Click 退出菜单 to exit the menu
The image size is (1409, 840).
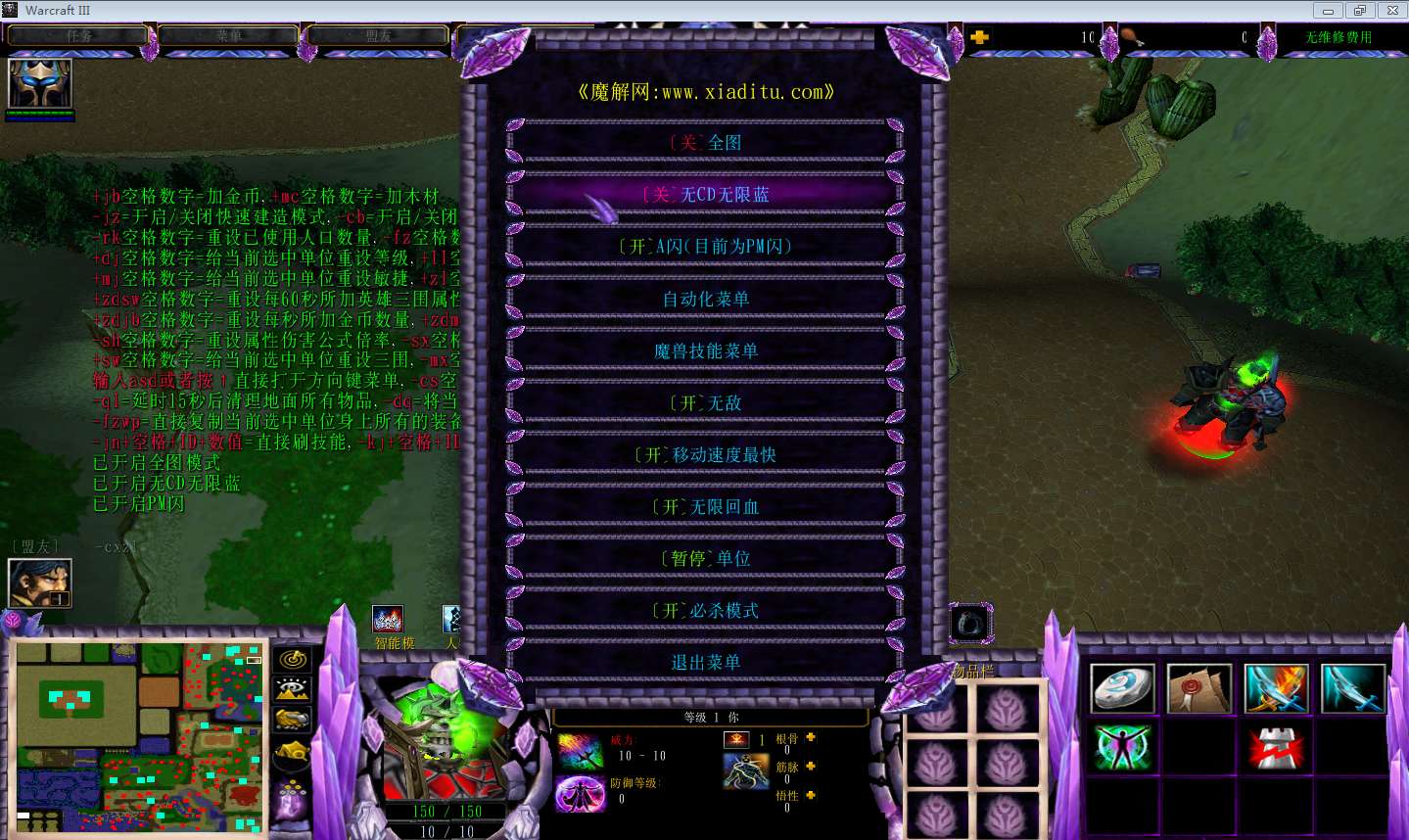tap(705, 662)
